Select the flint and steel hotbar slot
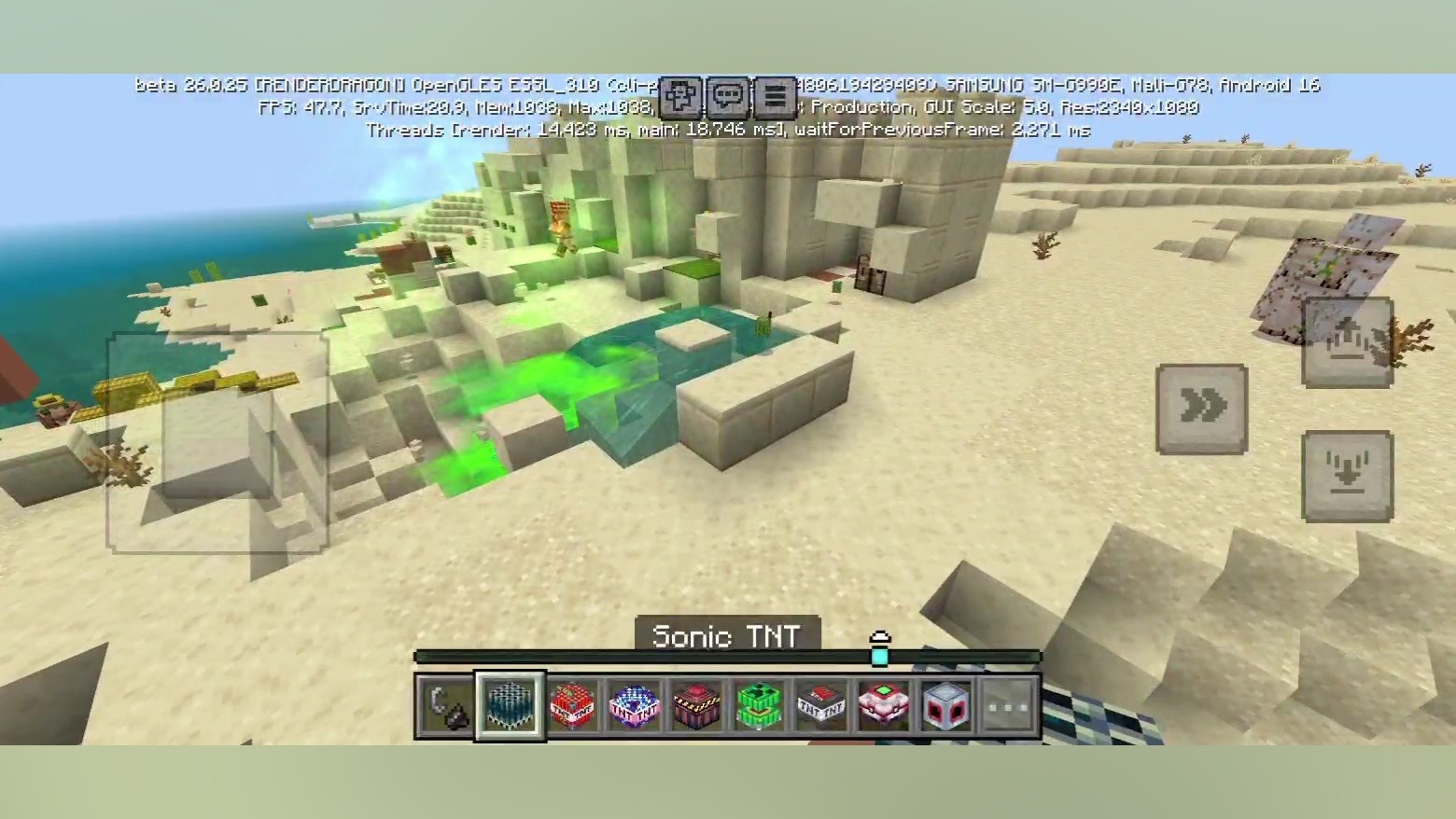The image size is (1456, 819). (x=445, y=706)
